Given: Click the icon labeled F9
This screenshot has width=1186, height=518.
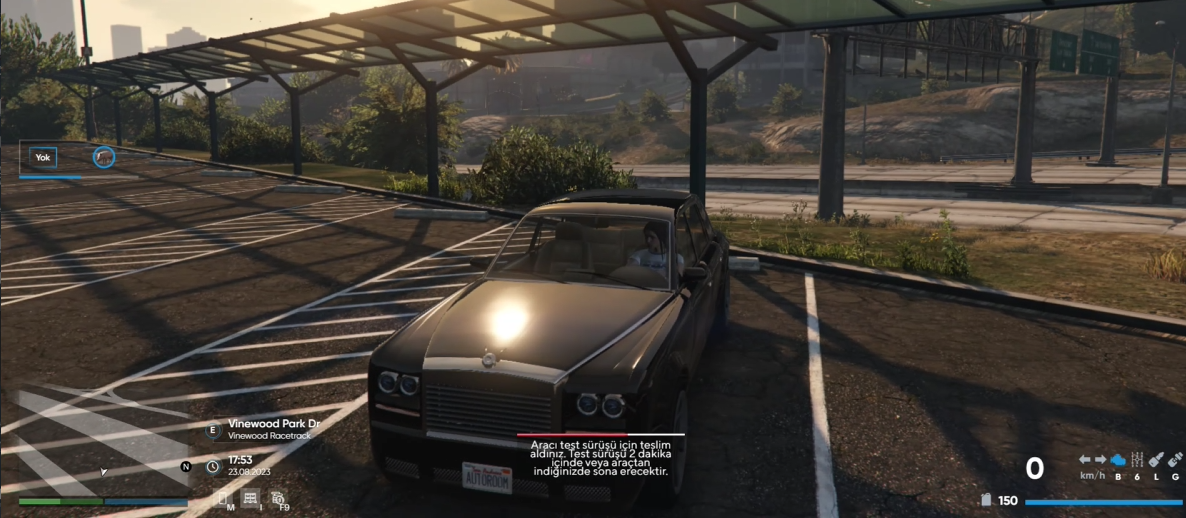Looking at the screenshot, I should point(278,498).
